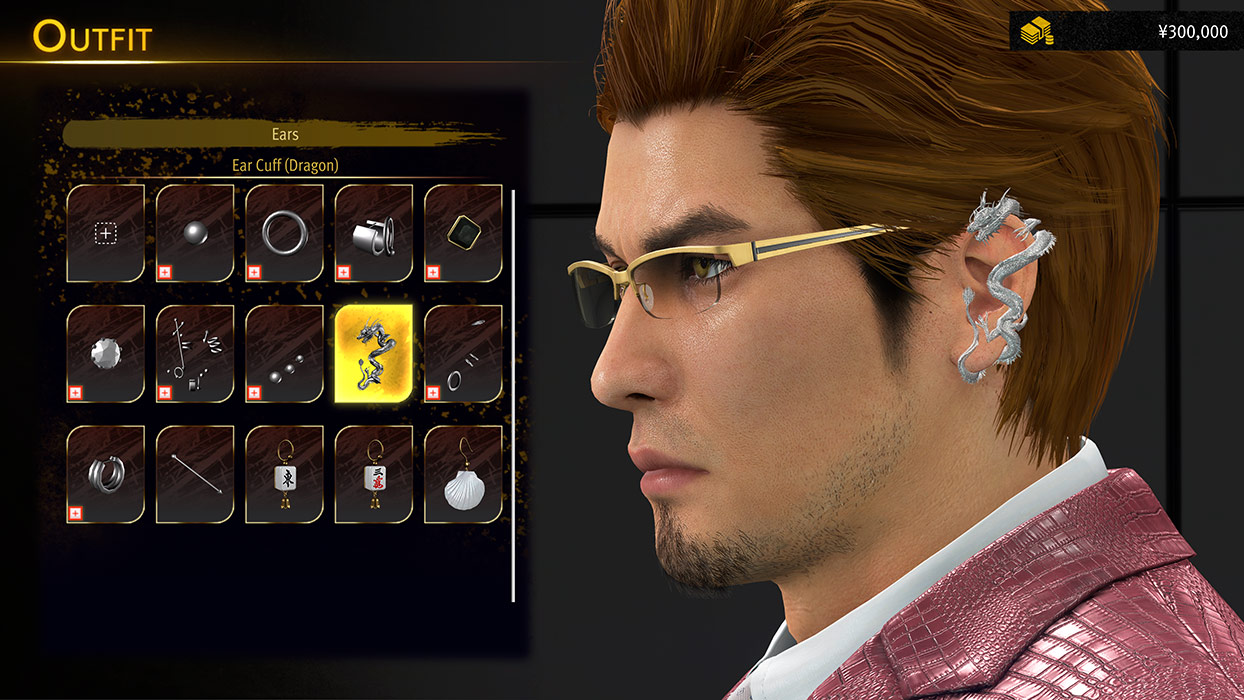The height and width of the screenshot is (700, 1244).
Task: Choose the red character mahjong tile earring
Action: tap(374, 474)
